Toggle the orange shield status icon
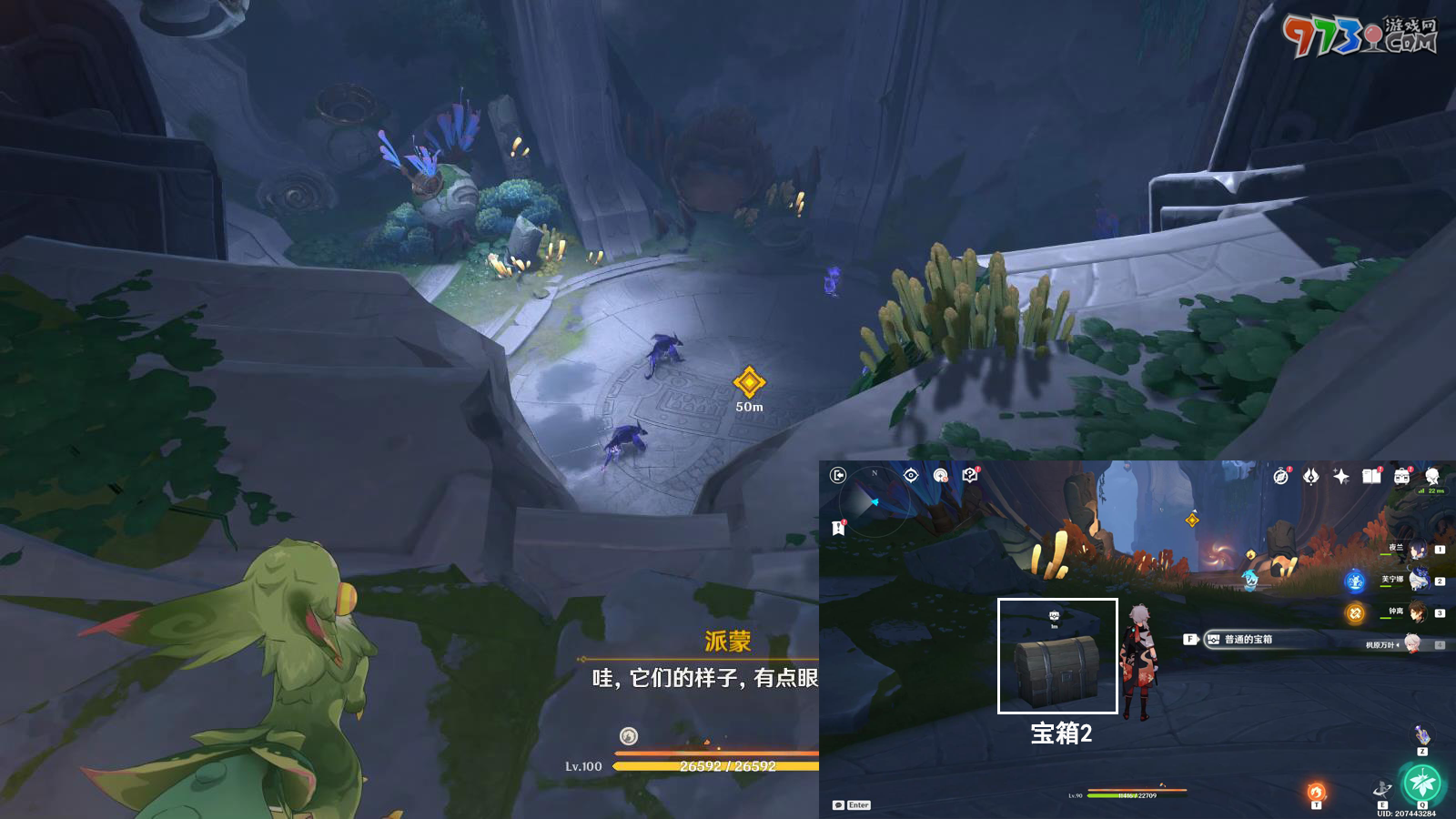The height and width of the screenshot is (819, 1456). pyautogui.click(x=1354, y=613)
